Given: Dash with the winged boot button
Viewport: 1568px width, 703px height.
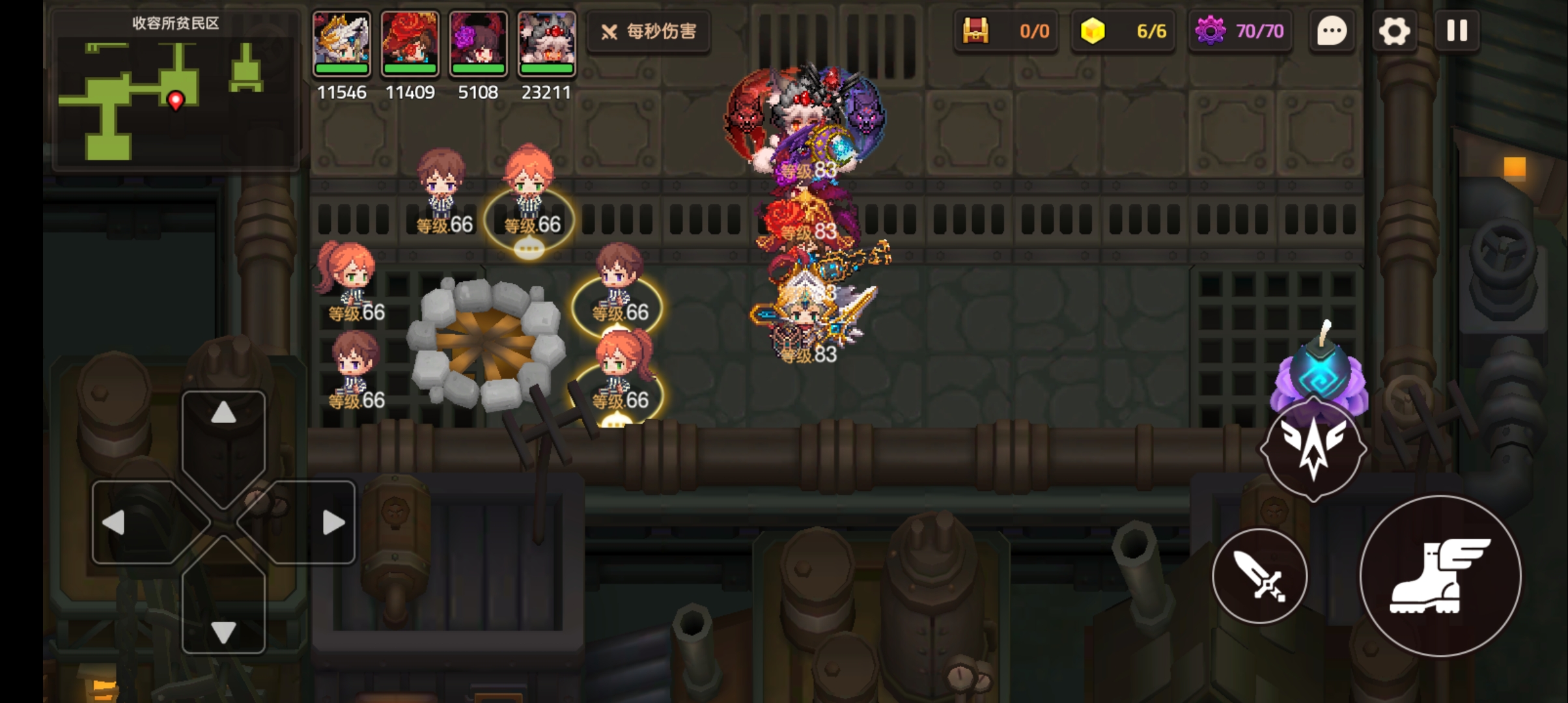Looking at the screenshot, I should click(x=1440, y=576).
